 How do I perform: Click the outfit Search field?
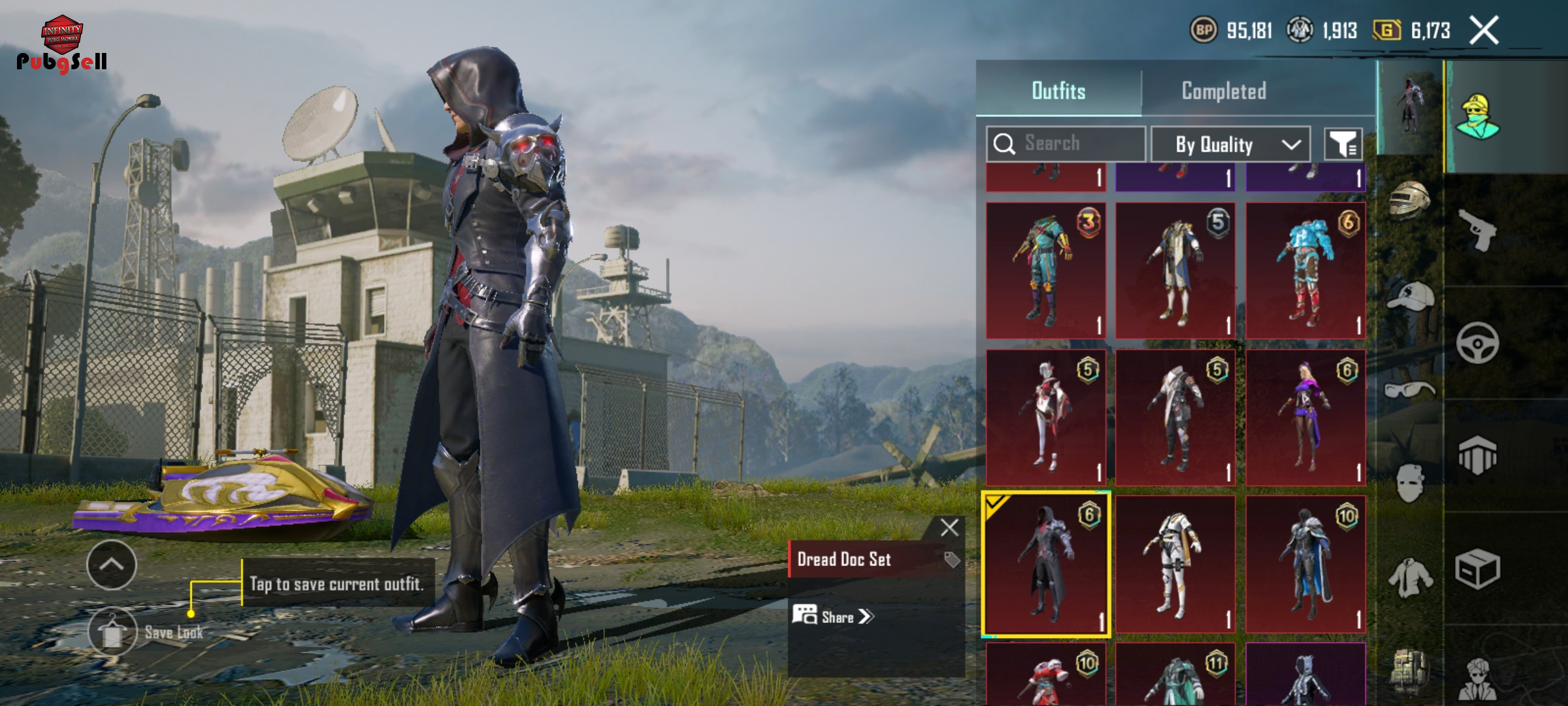point(1066,144)
